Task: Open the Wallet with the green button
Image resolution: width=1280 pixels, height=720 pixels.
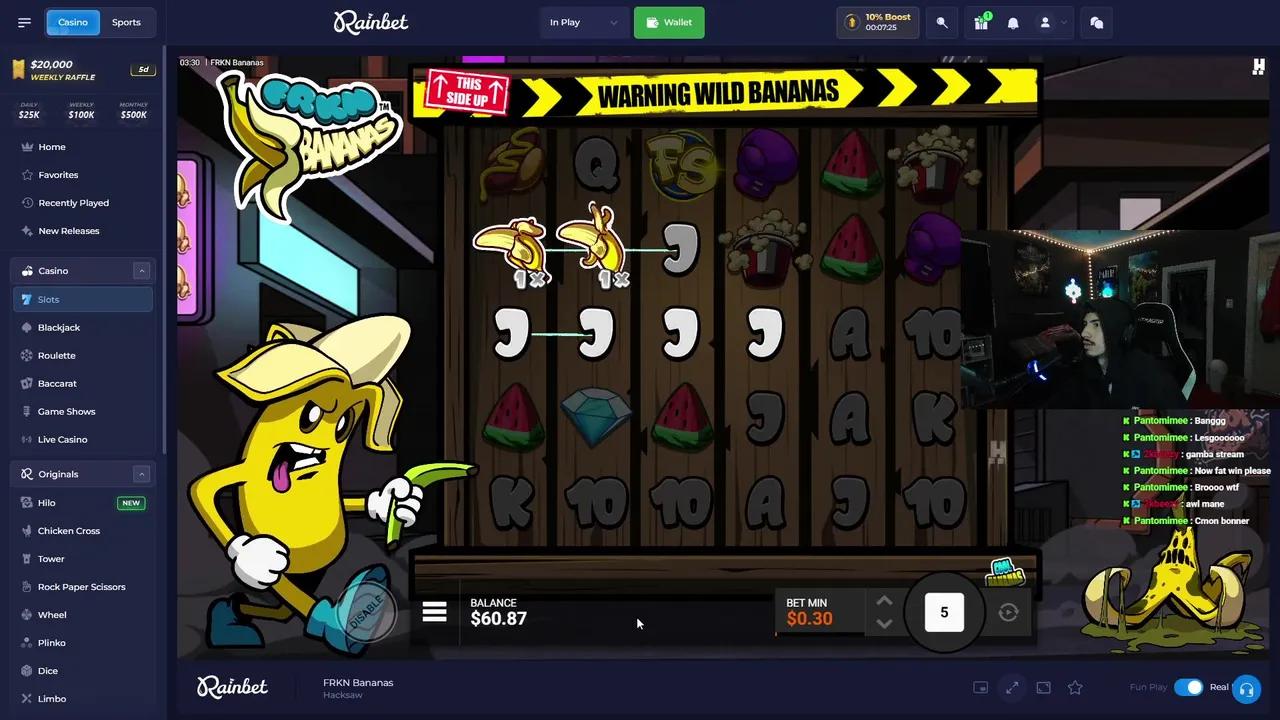Action: pos(668,22)
